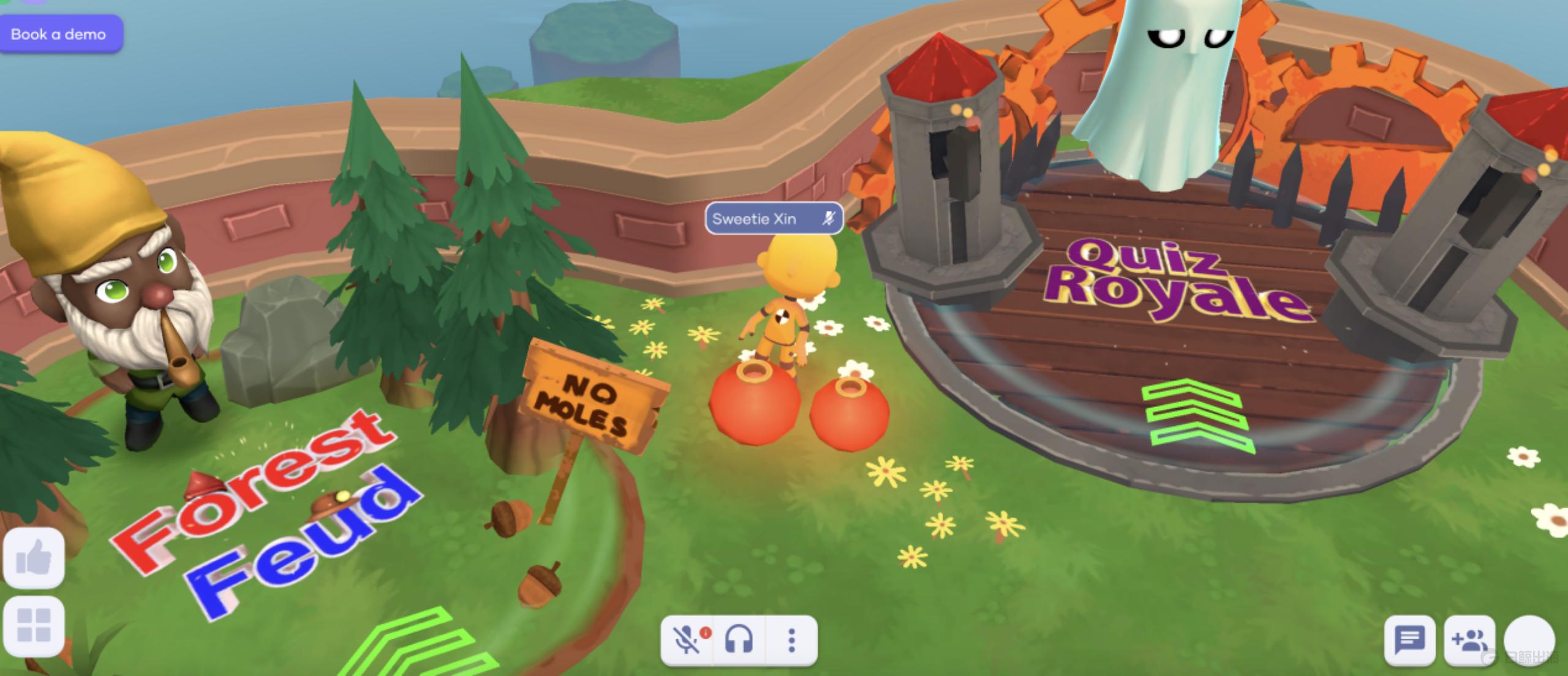Click the round white profile button
1568x676 pixels.
point(1529,641)
